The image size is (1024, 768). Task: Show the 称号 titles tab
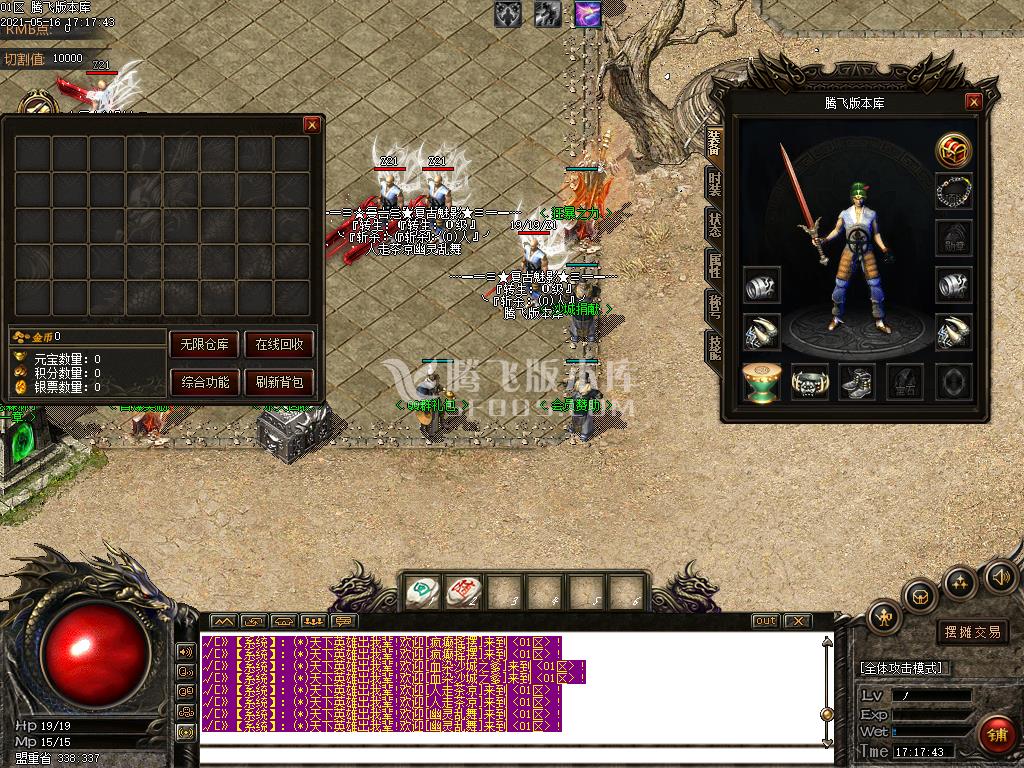[x=714, y=308]
